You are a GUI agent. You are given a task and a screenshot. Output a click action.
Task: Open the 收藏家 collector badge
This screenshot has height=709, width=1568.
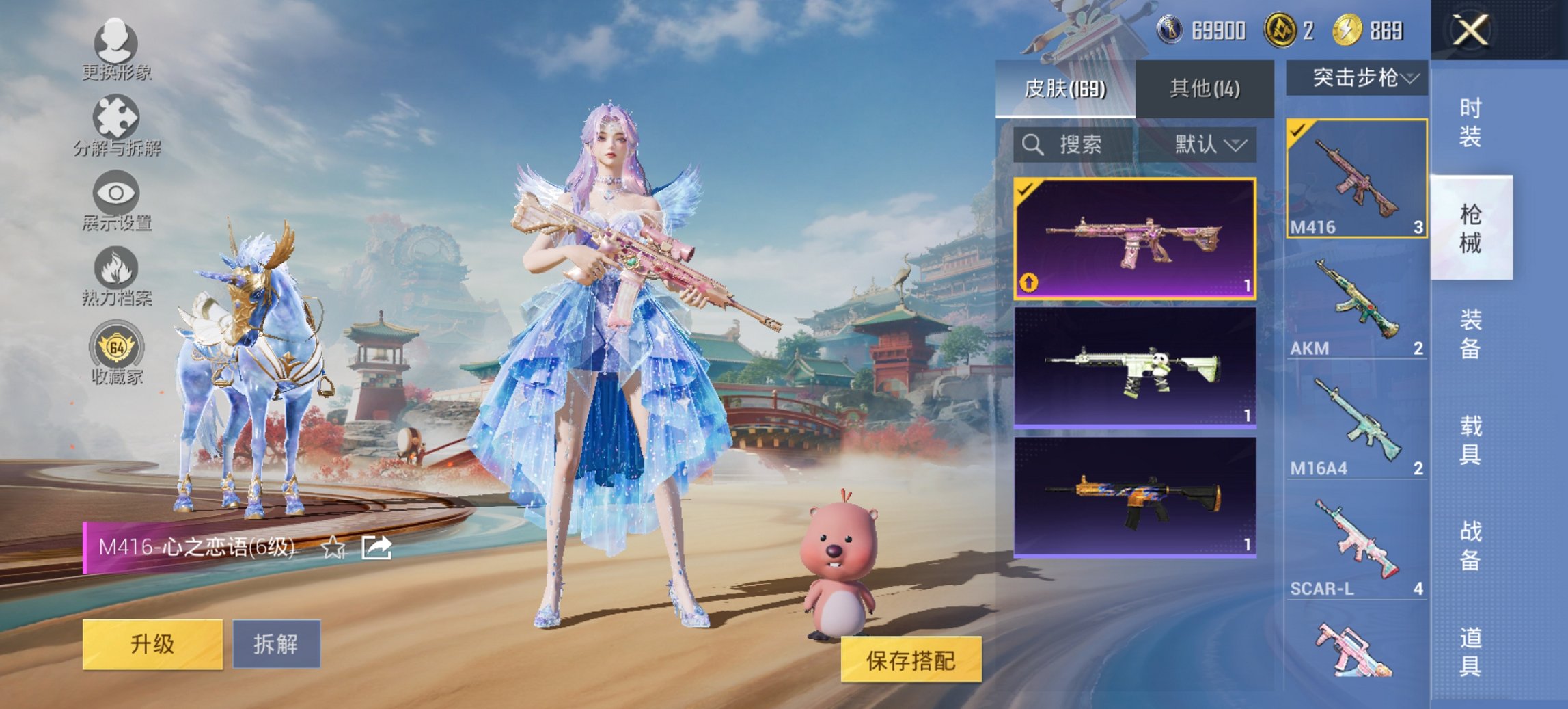[118, 349]
